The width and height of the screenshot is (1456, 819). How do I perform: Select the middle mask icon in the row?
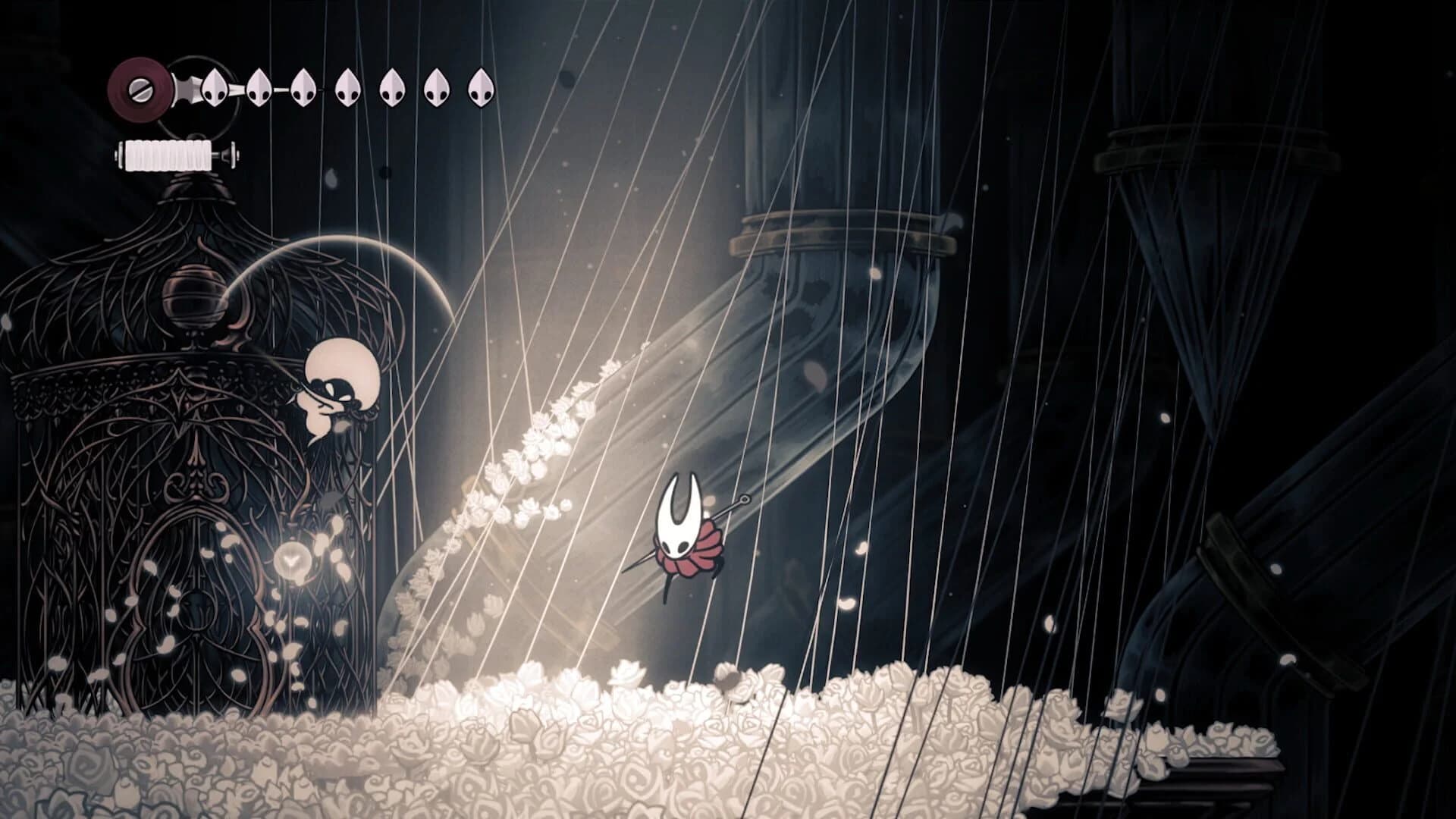[347, 89]
